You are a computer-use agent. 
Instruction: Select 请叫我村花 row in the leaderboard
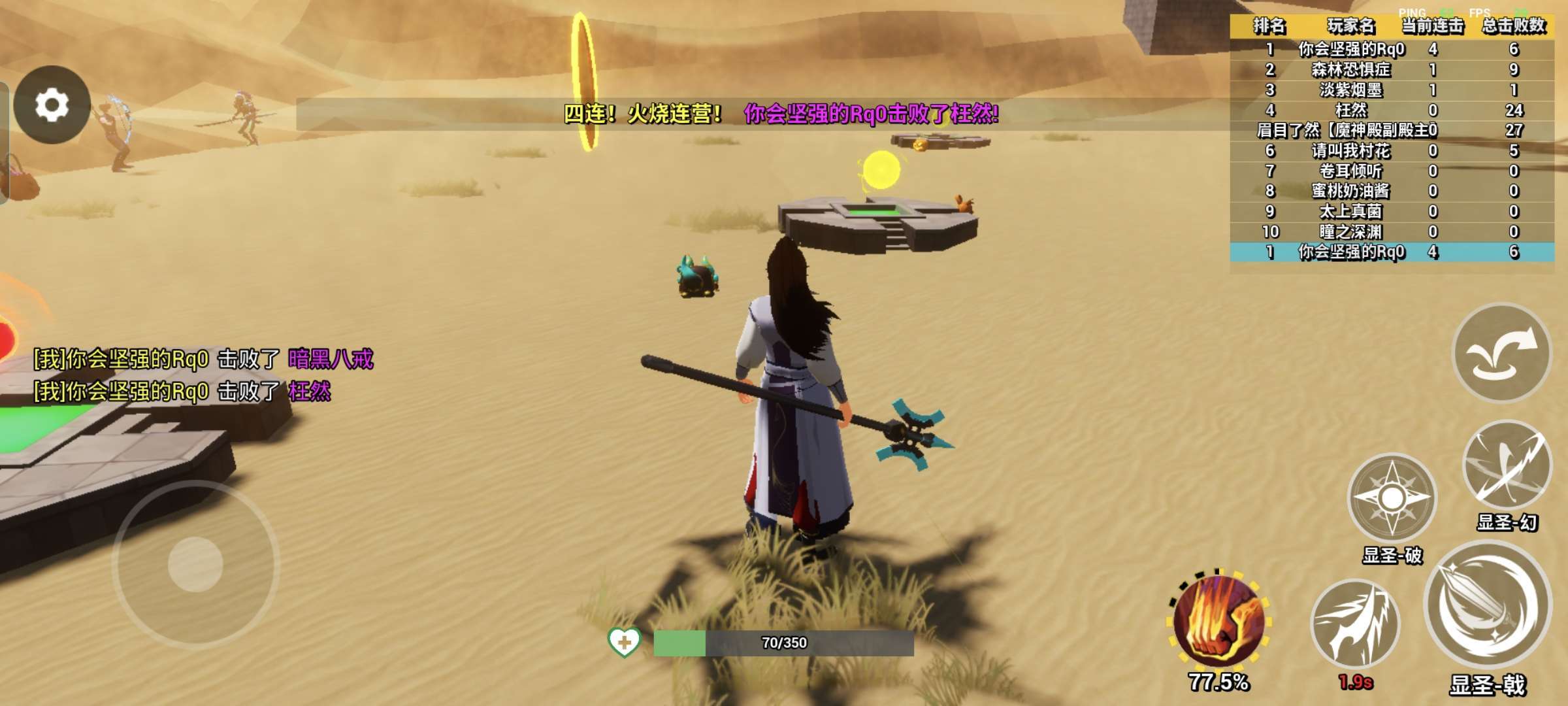pos(1392,151)
